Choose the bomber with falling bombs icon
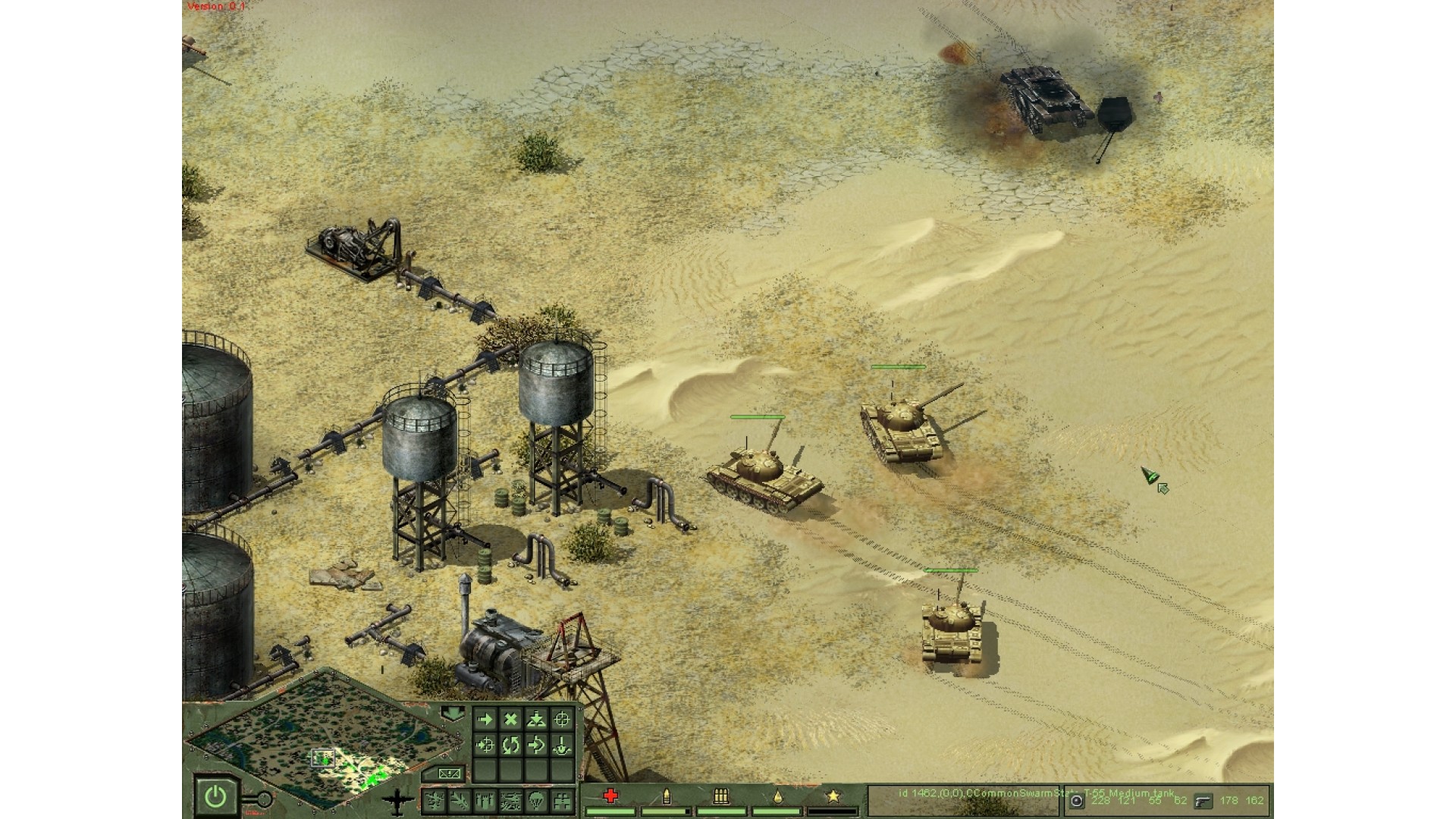This screenshot has height=819, width=1456. pos(485,799)
